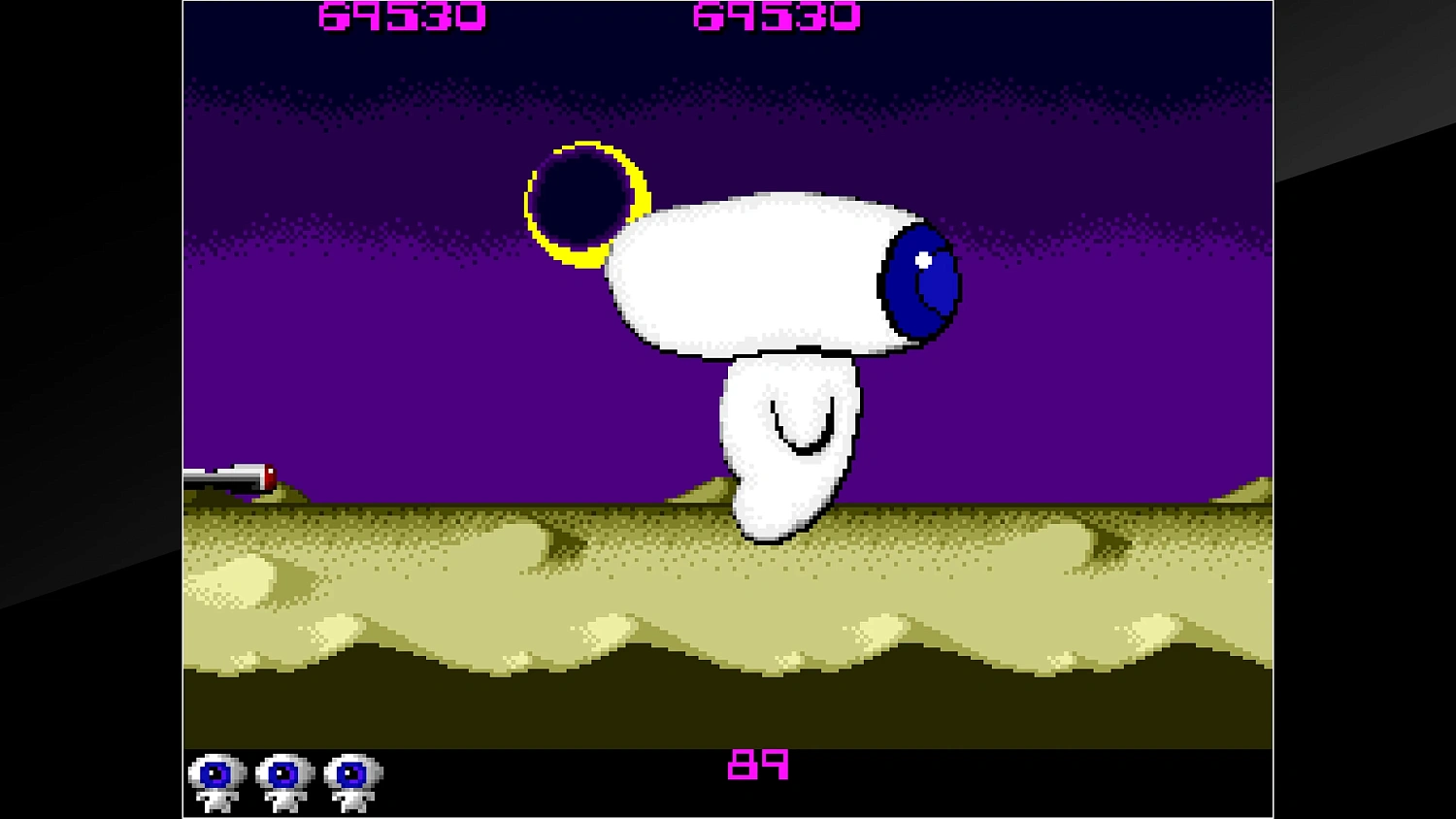Image resolution: width=1456 pixels, height=819 pixels.
Task: Click the third eyeball life icon
Action: [347, 776]
